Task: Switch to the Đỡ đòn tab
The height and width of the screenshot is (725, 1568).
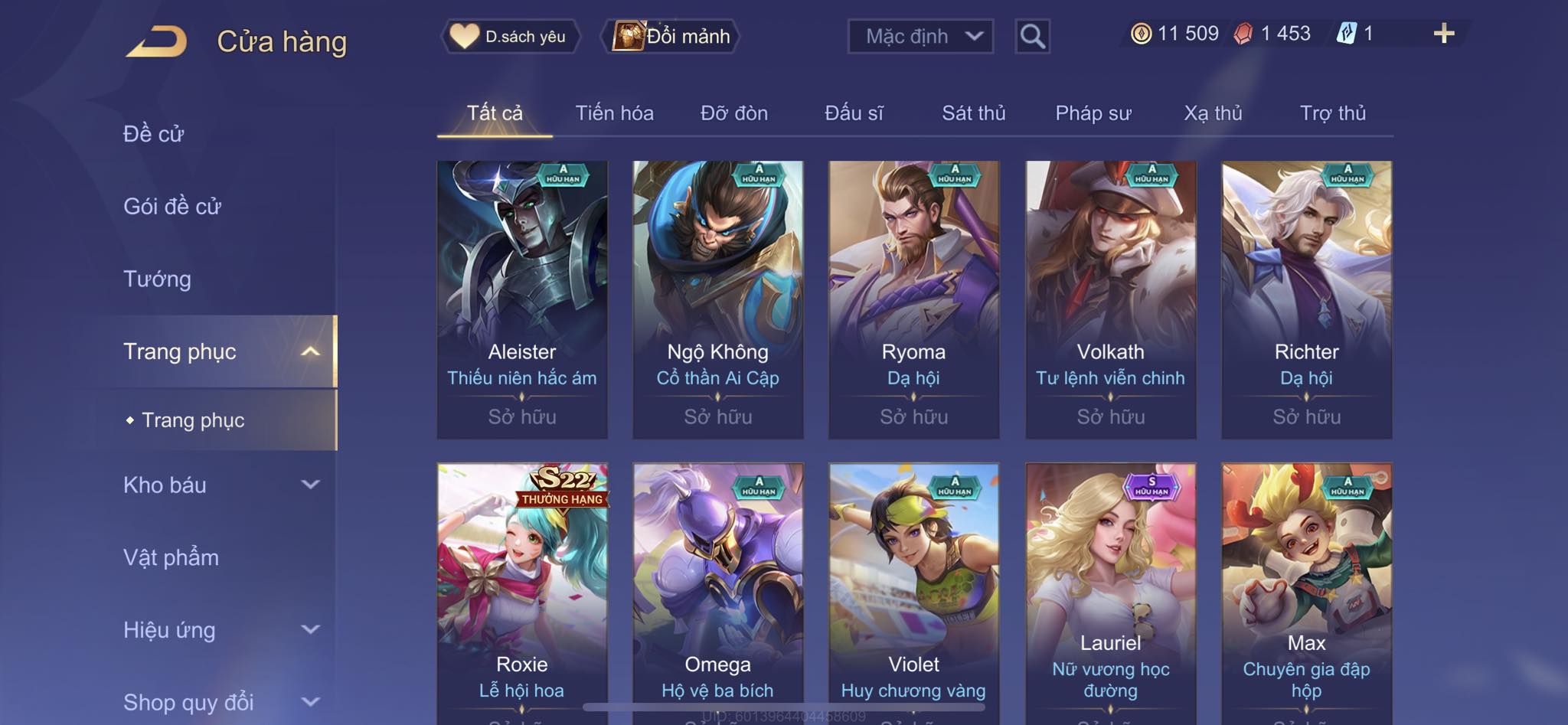Action: (733, 113)
